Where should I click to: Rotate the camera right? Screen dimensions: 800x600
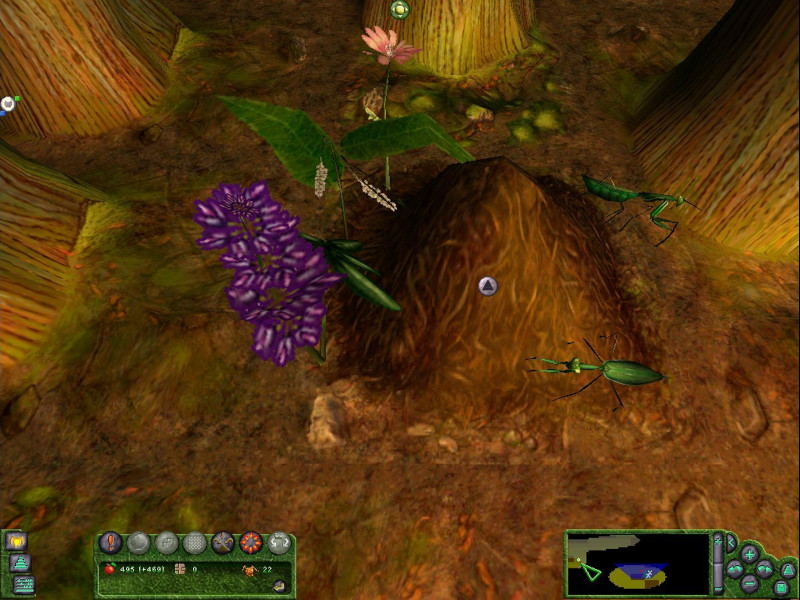765,569
